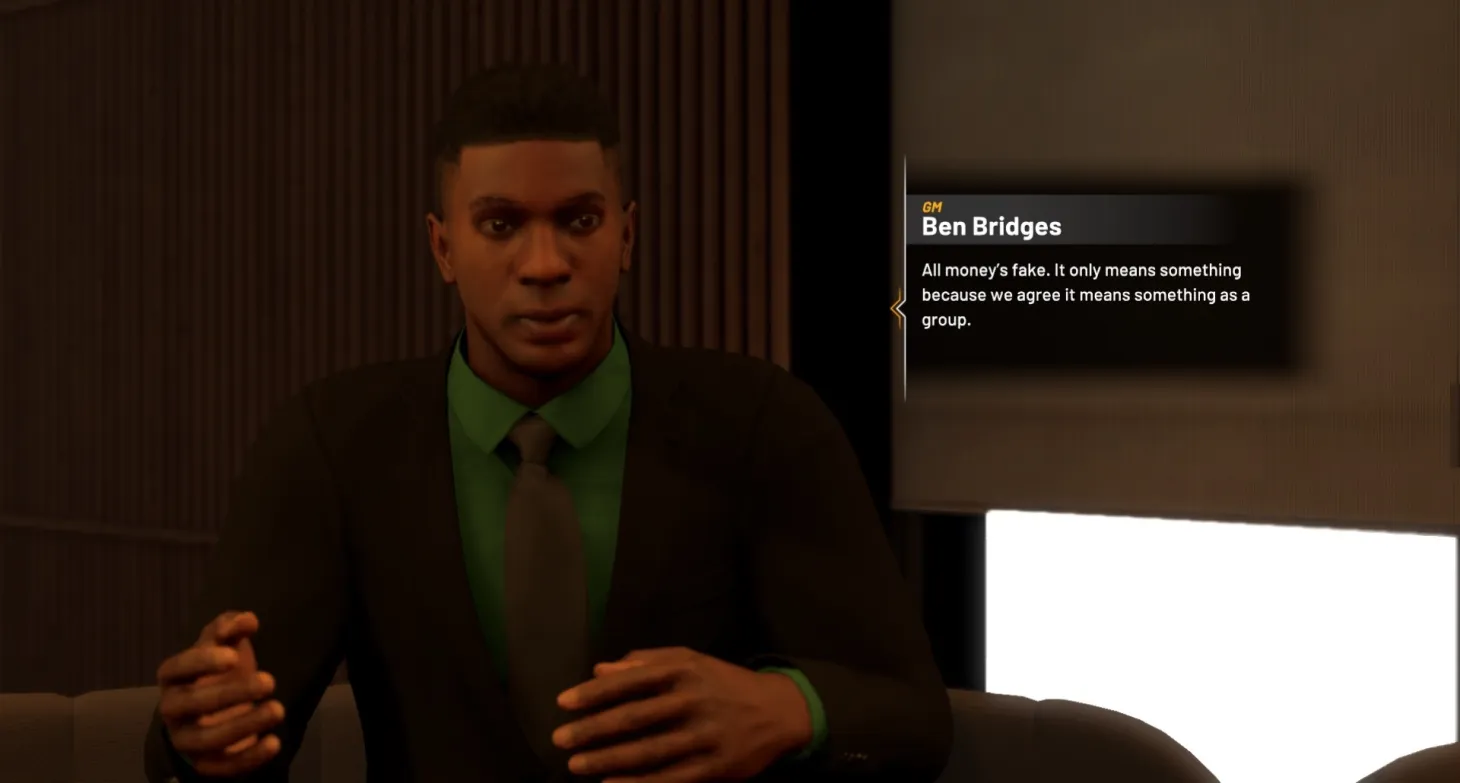Click the GM label above the name

point(932,206)
